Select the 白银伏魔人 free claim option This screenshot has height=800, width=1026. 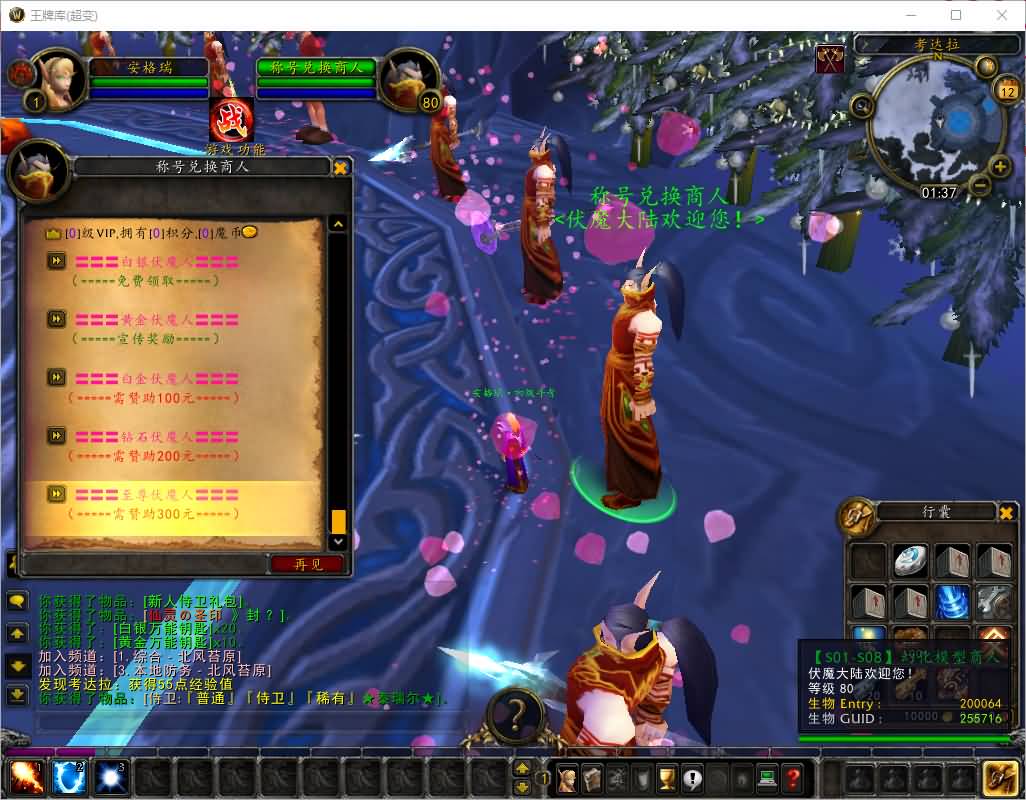[156, 262]
